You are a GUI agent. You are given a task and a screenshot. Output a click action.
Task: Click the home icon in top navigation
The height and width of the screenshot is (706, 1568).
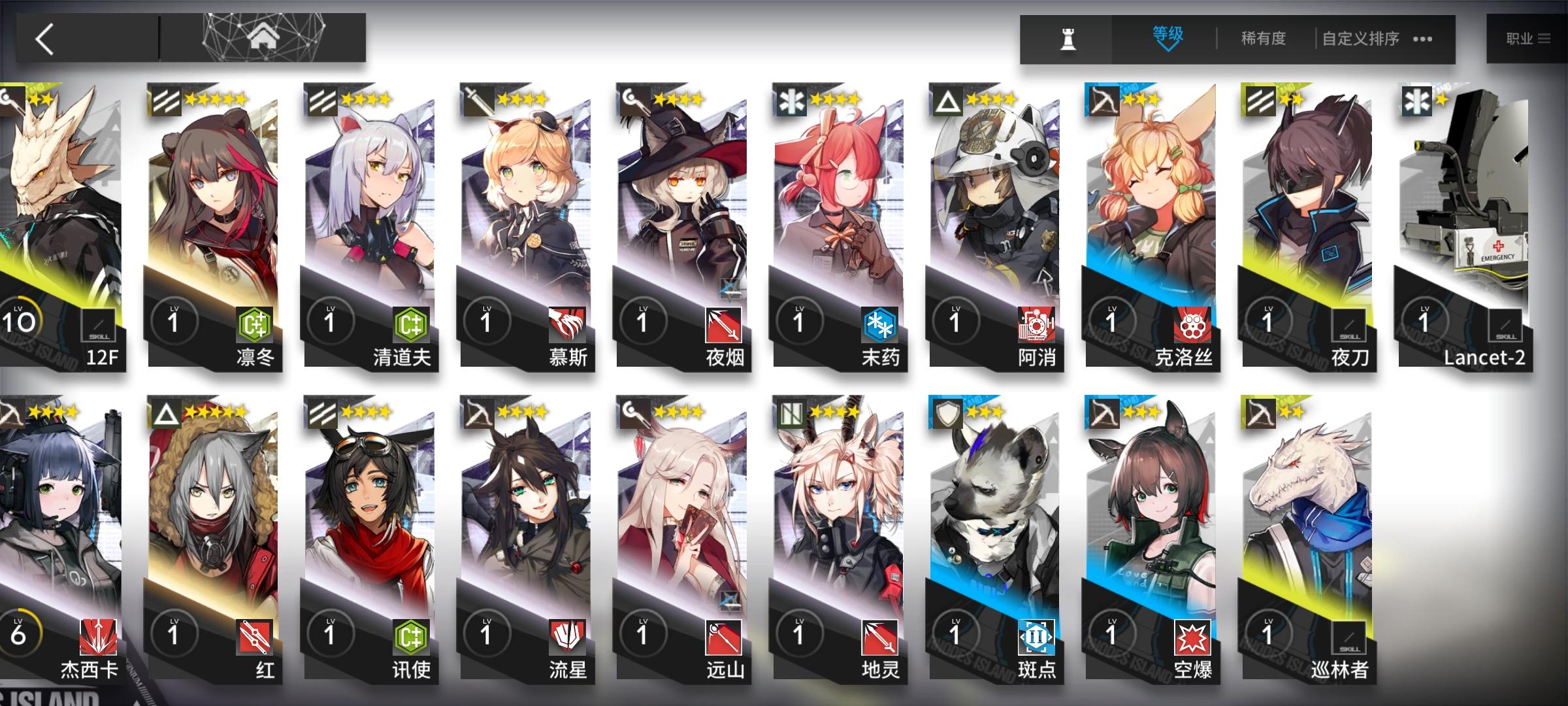pyautogui.click(x=261, y=36)
